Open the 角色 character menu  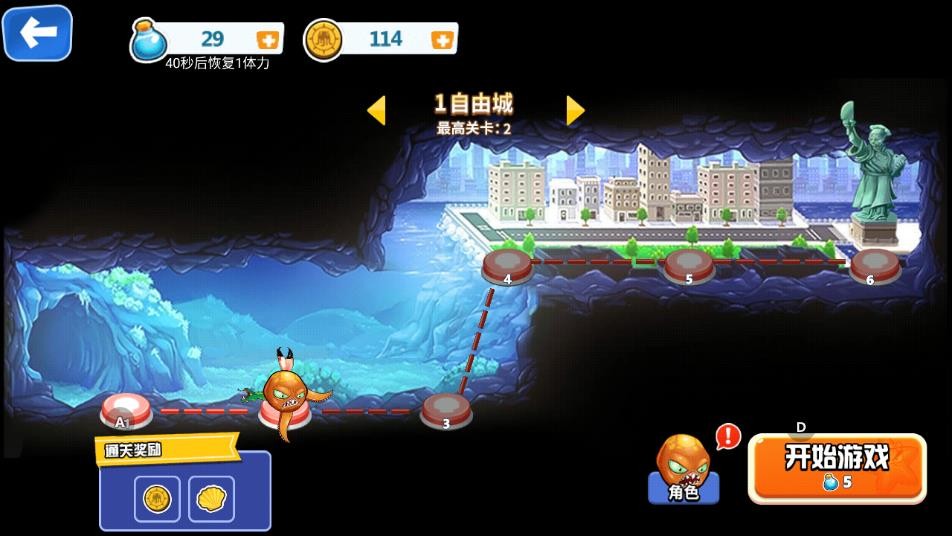[684, 470]
